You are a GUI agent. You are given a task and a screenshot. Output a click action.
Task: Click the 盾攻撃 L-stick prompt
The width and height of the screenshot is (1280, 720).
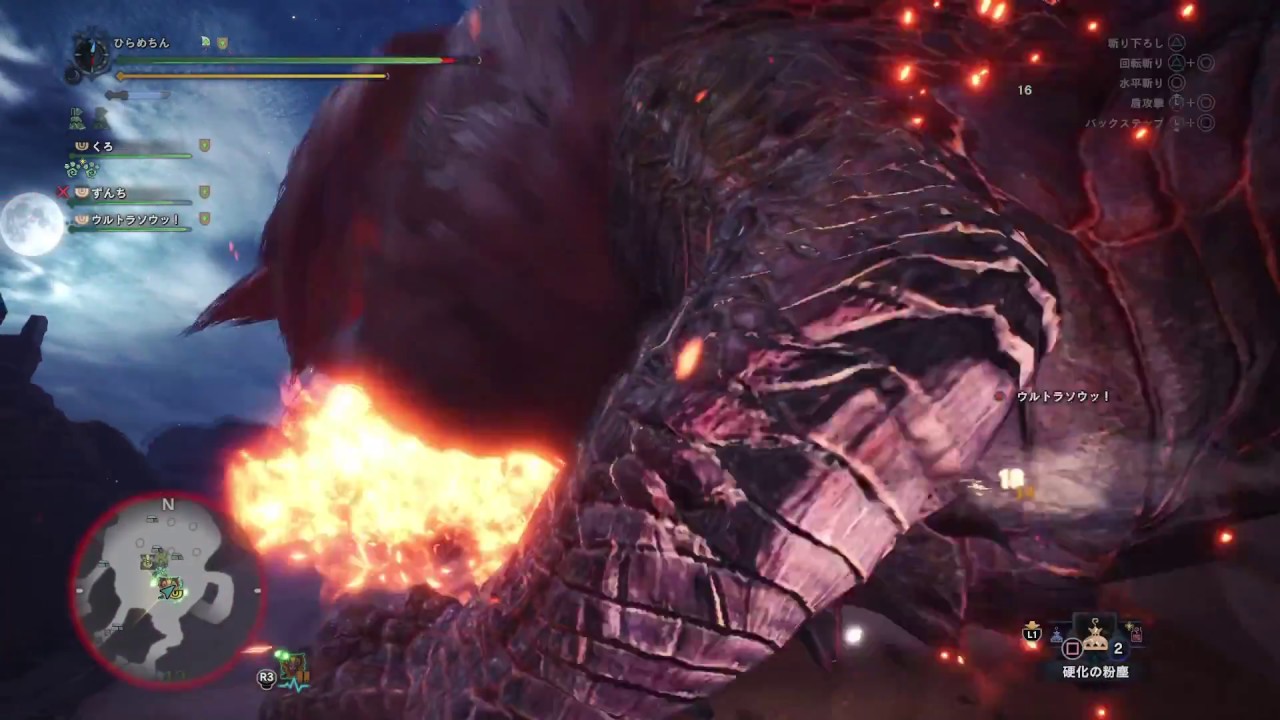point(1176,102)
